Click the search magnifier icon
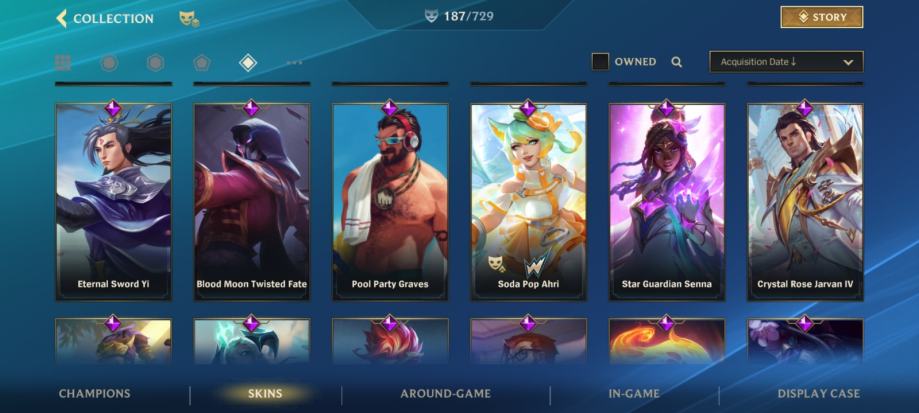The width and height of the screenshot is (919, 413). tap(677, 62)
